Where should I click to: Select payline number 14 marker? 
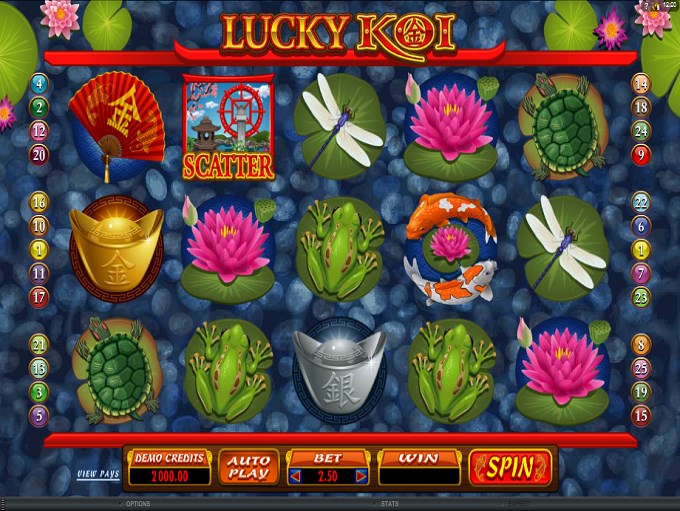[x=641, y=84]
